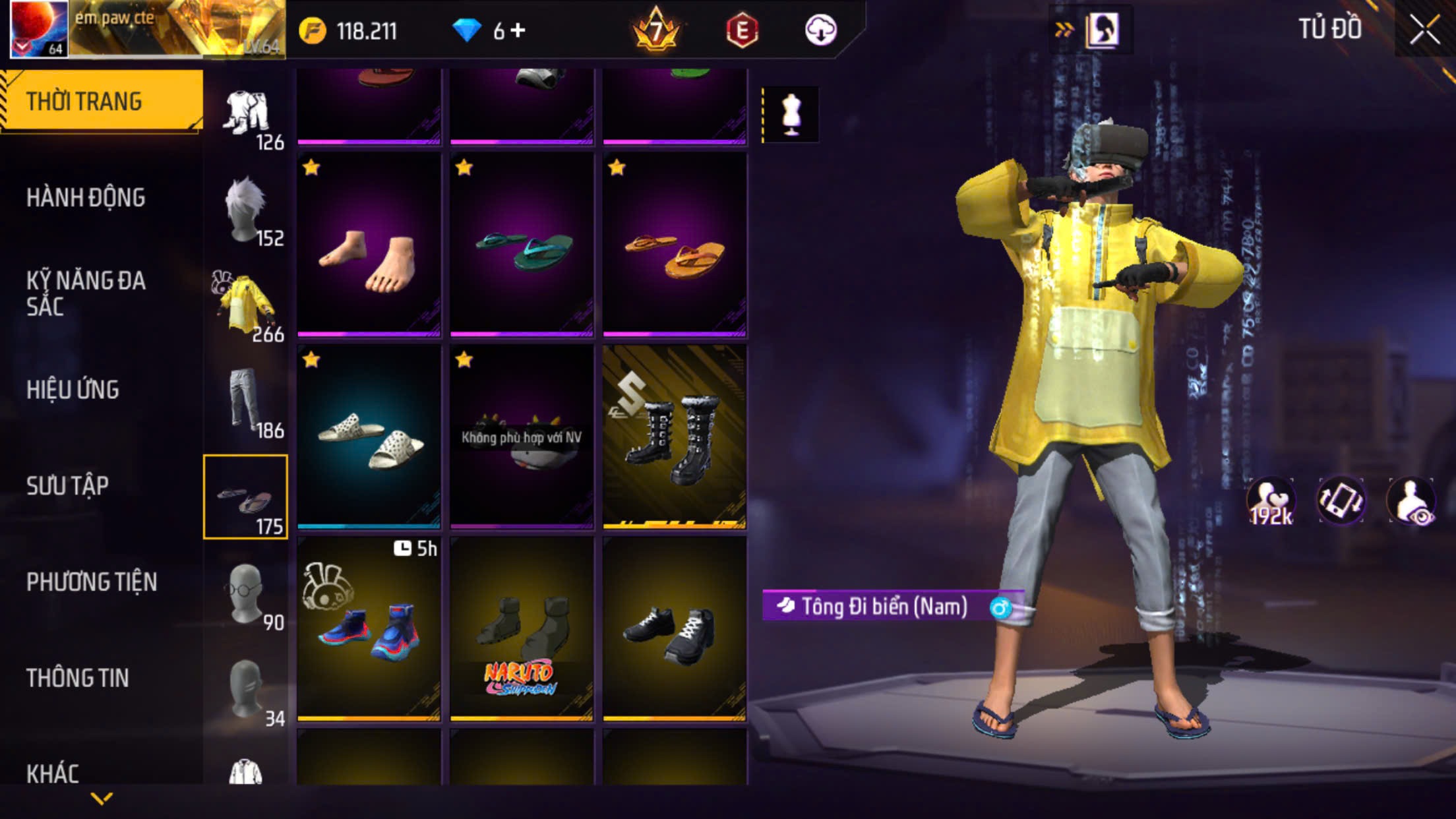Open the Hành Động section
The width and height of the screenshot is (1456, 819).
[x=86, y=197]
